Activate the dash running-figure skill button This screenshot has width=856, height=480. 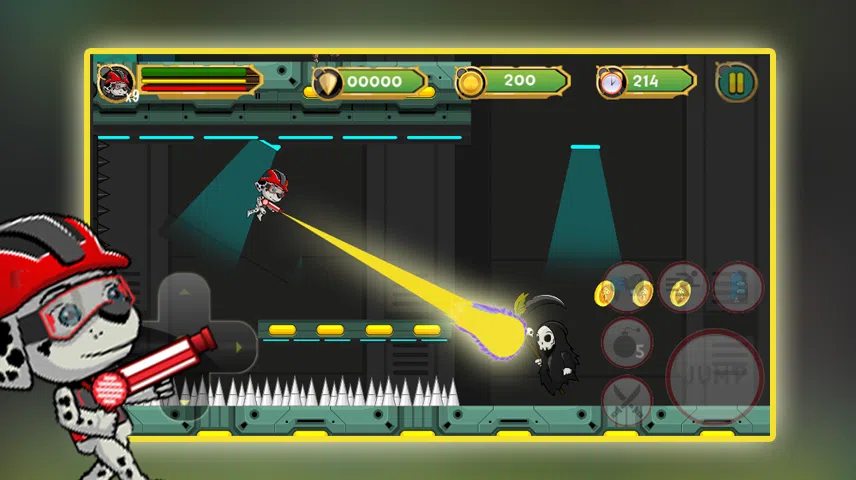683,288
